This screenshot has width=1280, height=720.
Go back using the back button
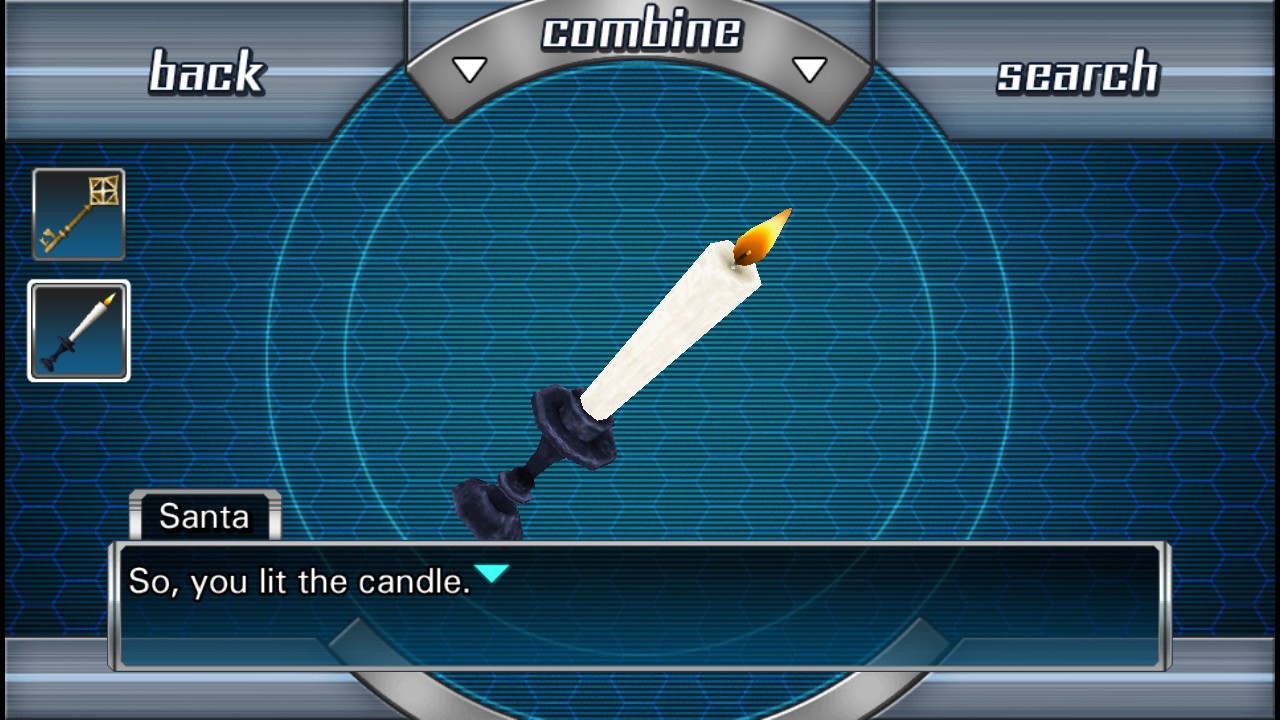[x=206, y=72]
